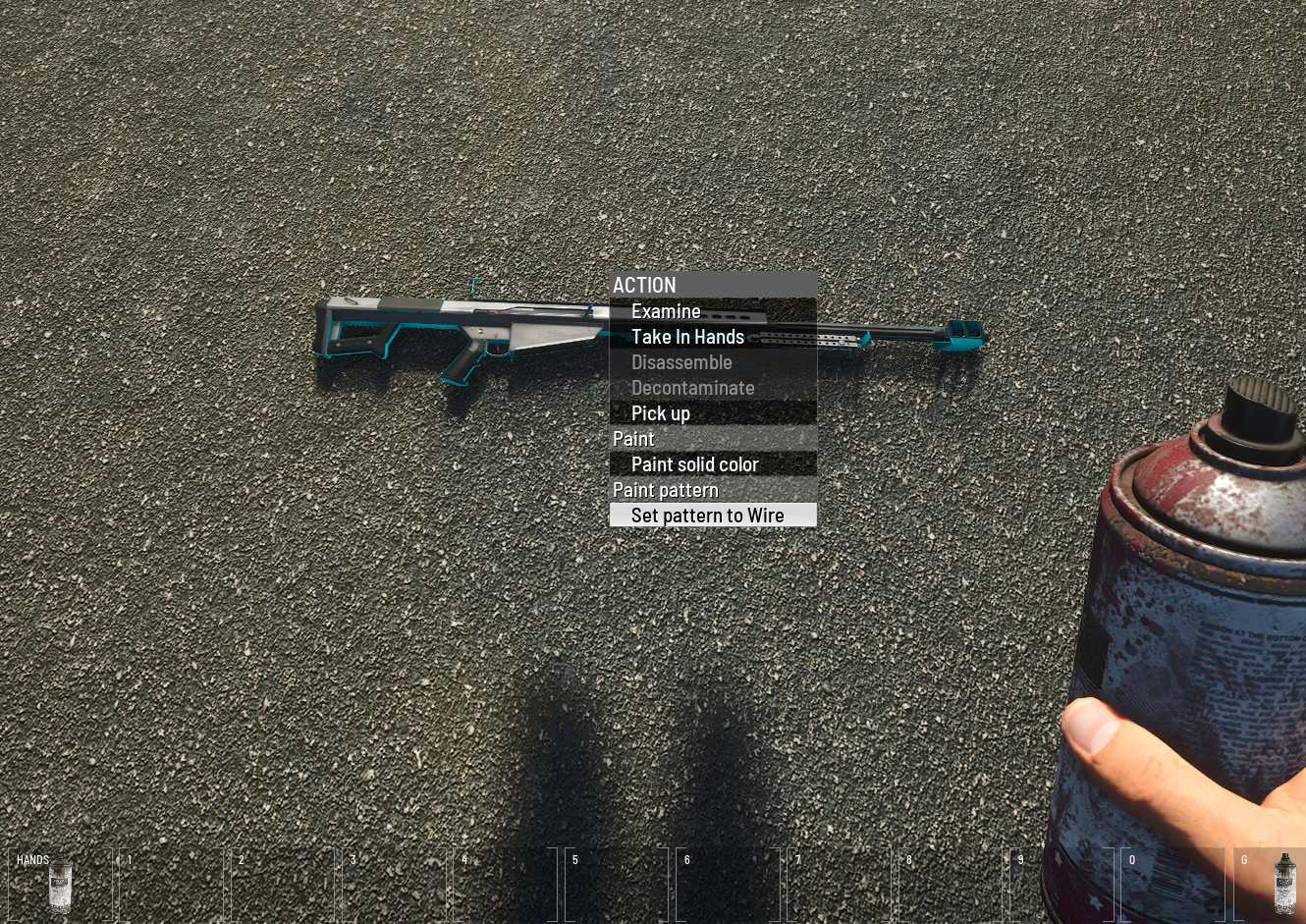Viewport: 1306px width, 924px height.
Task: Select quickbar slot 7
Action: (842, 884)
